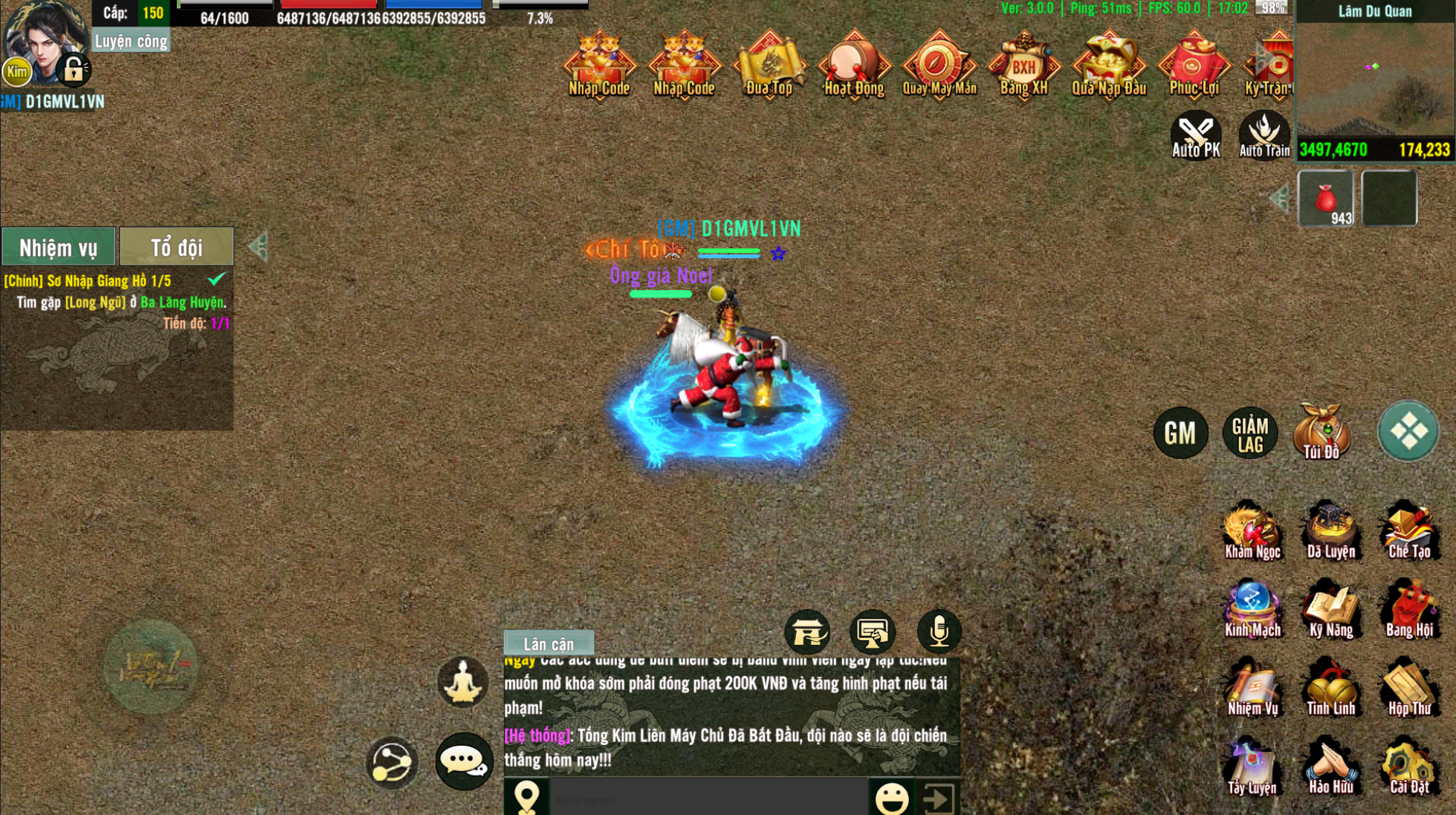
Task: Open the Bang Hội guild menu
Action: [x=1408, y=610]
